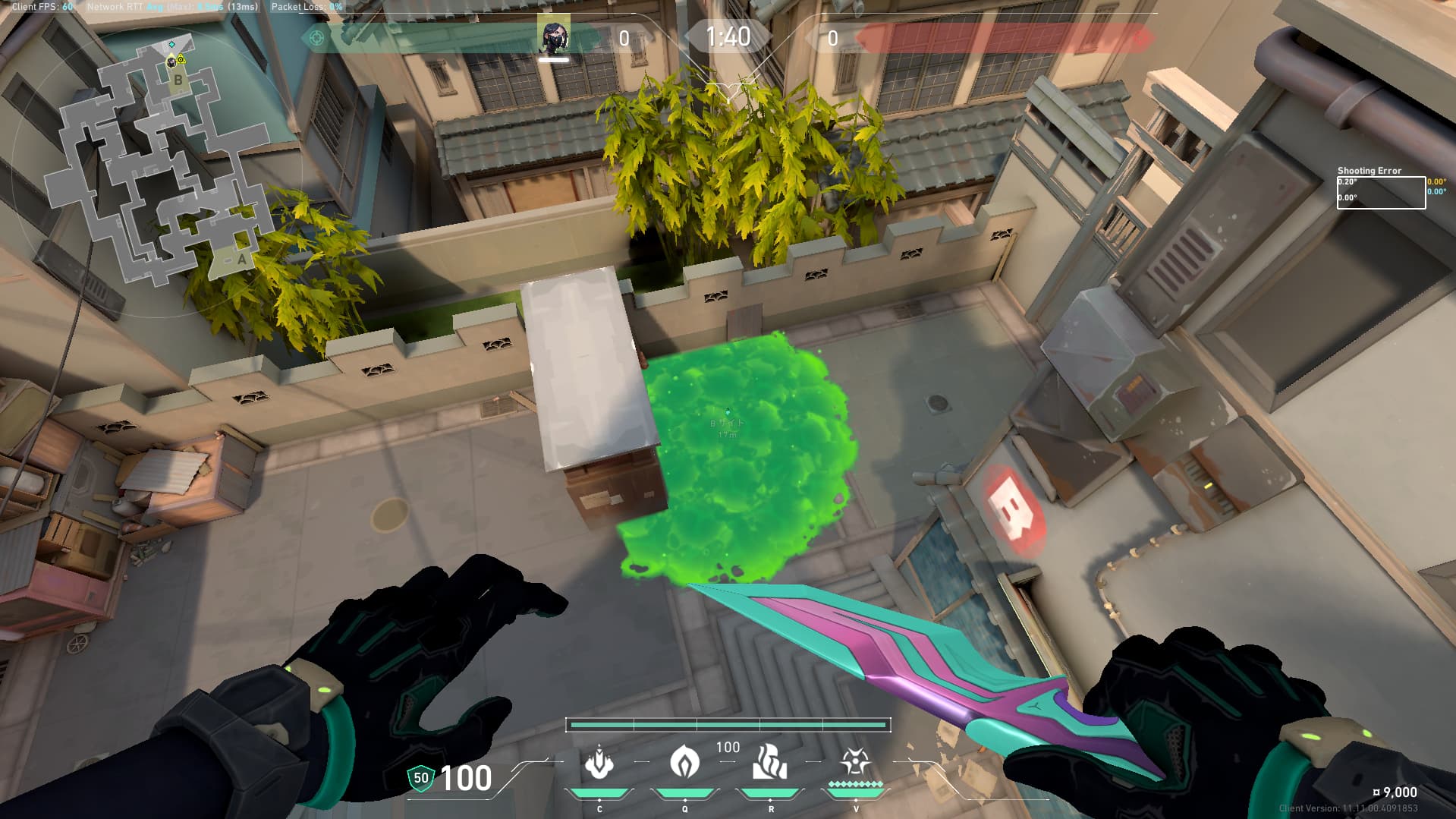Trigger the Toxic Screen ability icon
The height and width of the screenshot is (819, 1456).
[769, 762]
